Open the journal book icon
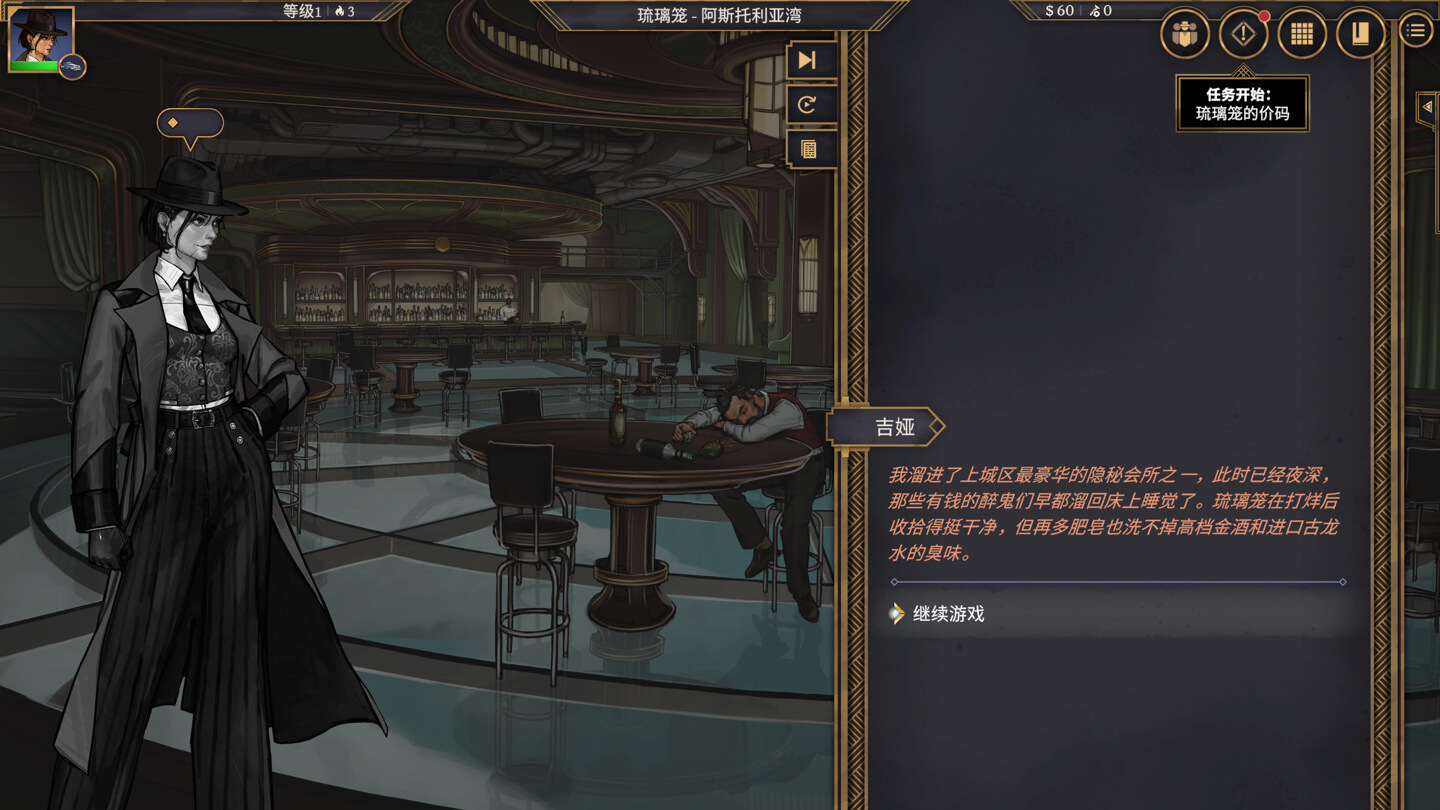 [x=1360, y=32]
